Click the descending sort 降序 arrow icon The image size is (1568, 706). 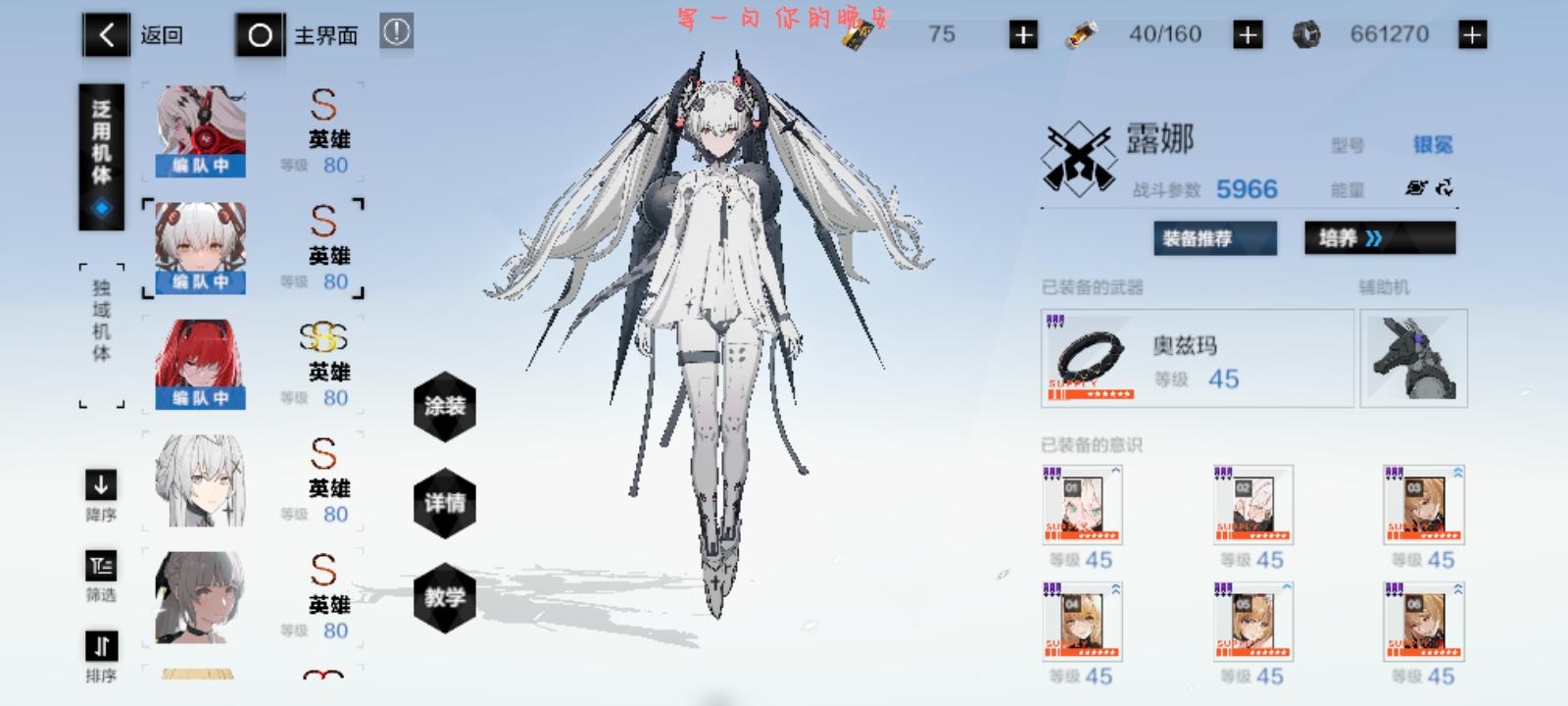(x=101, y=485)
